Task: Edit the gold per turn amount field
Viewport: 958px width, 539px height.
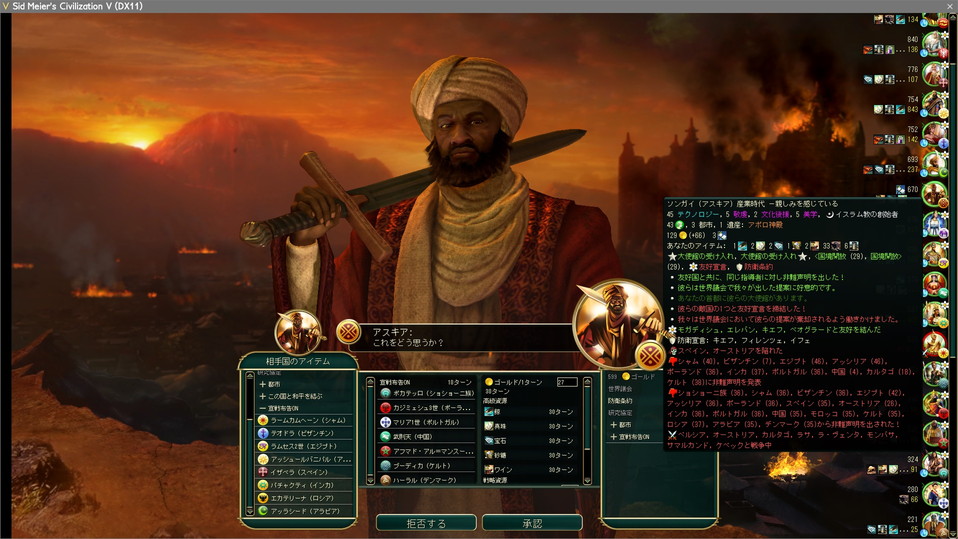Action: point(566,382)
